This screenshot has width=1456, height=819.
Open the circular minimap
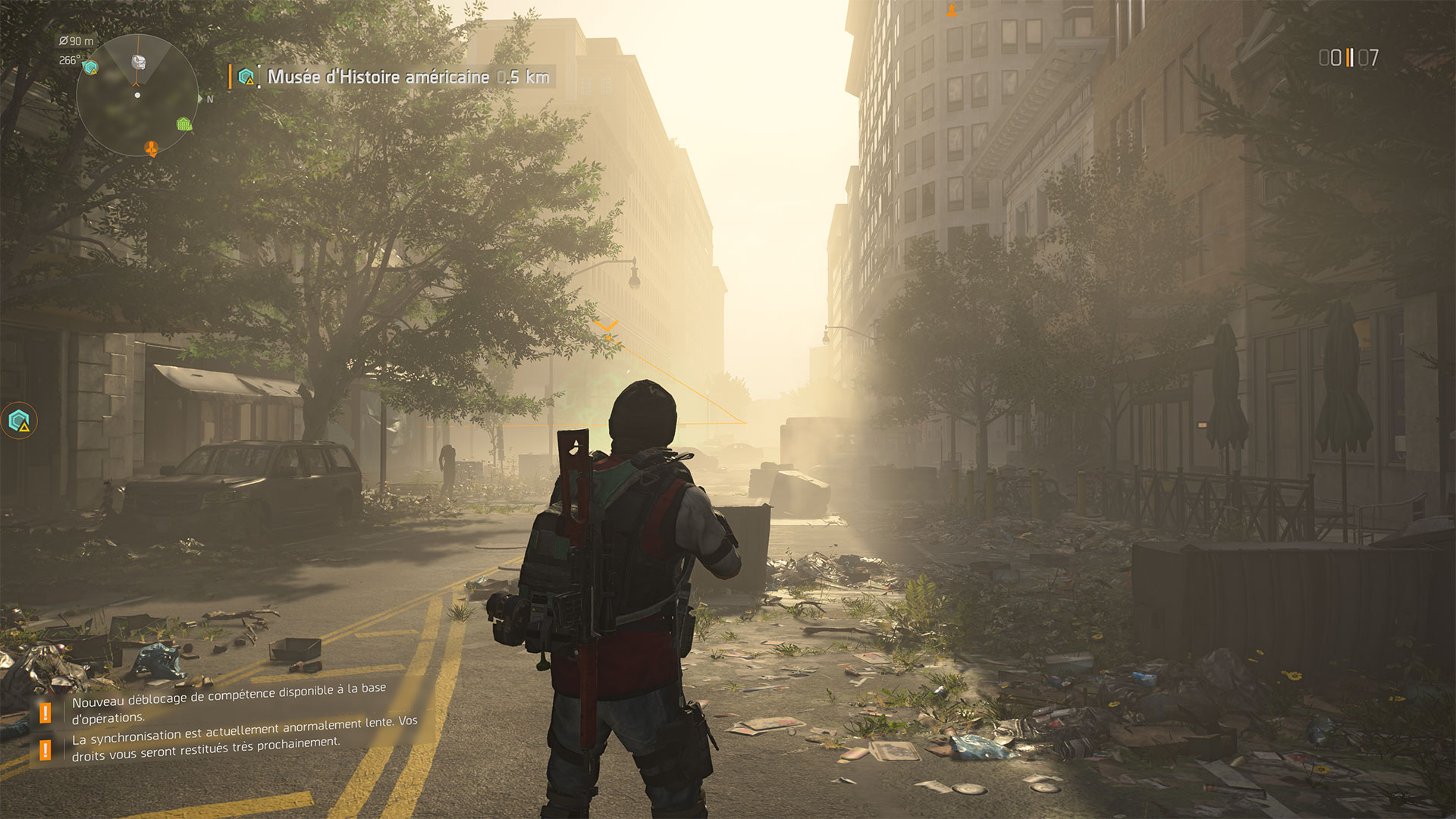pyautogui.click(x=137, y=95)
